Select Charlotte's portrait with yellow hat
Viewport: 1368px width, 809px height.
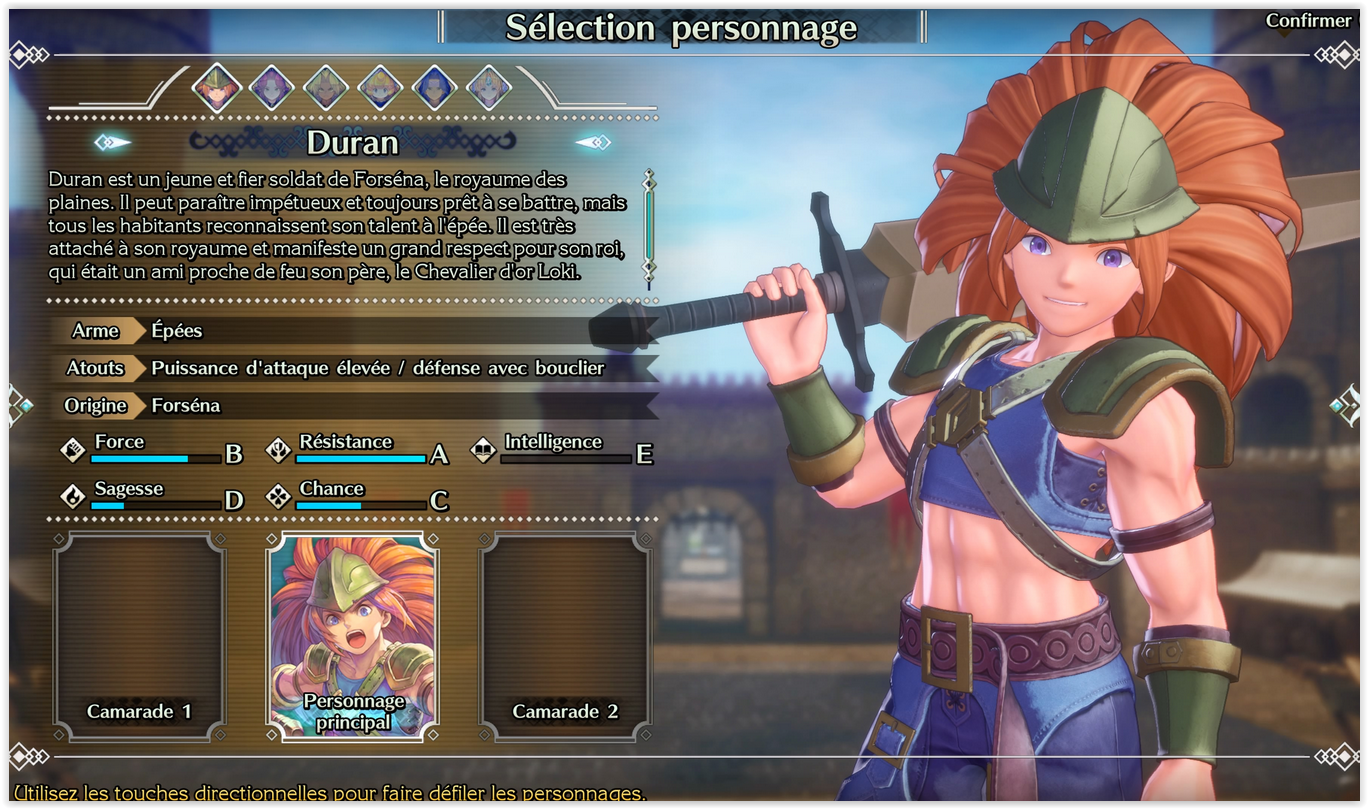(x=380, y=88)
